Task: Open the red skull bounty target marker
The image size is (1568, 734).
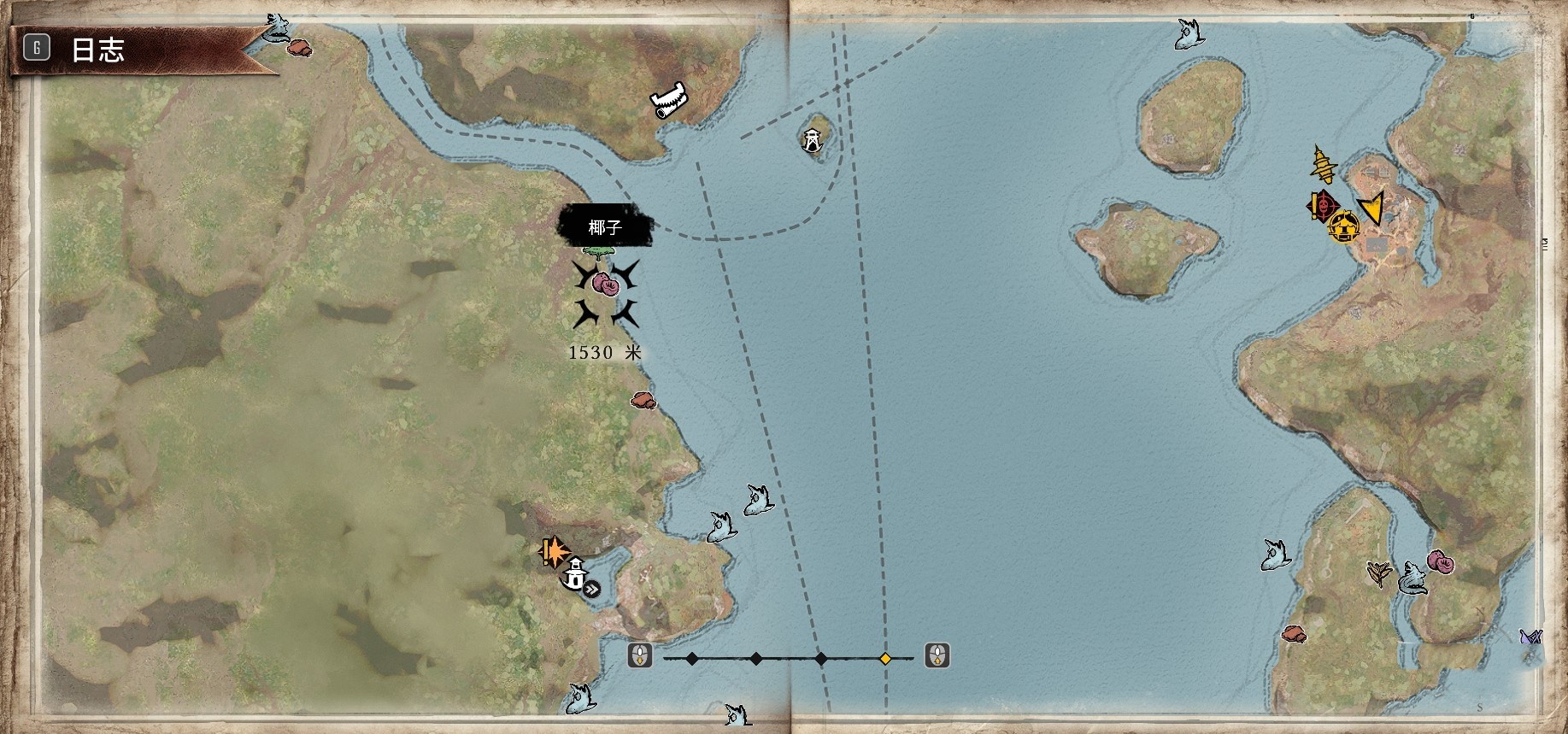Action: [x=1322, y=205]
